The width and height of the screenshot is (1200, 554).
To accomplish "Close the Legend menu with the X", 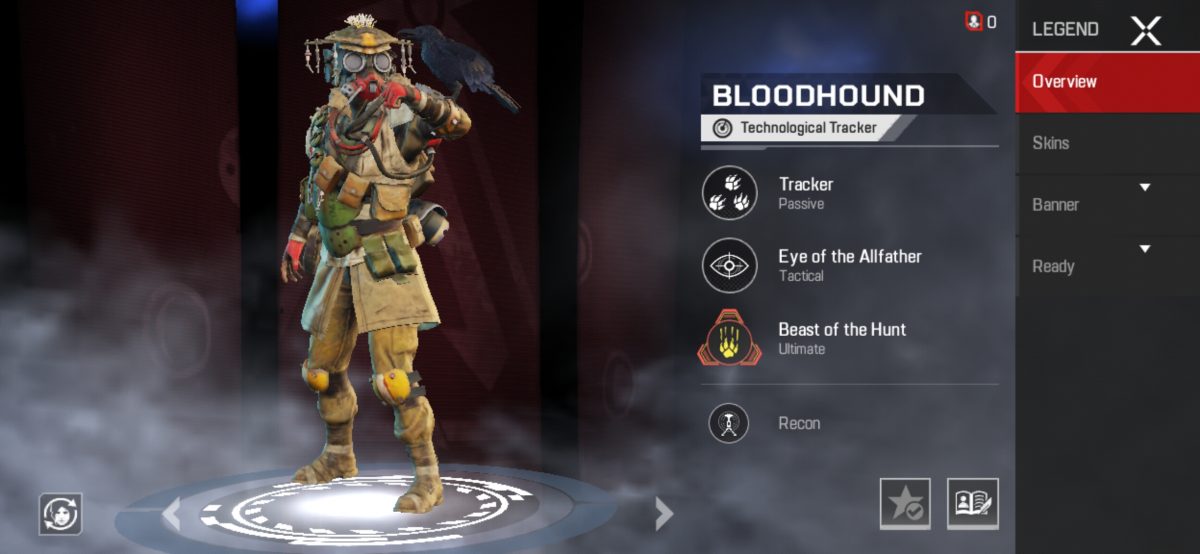I will [x=1145, y=31].
